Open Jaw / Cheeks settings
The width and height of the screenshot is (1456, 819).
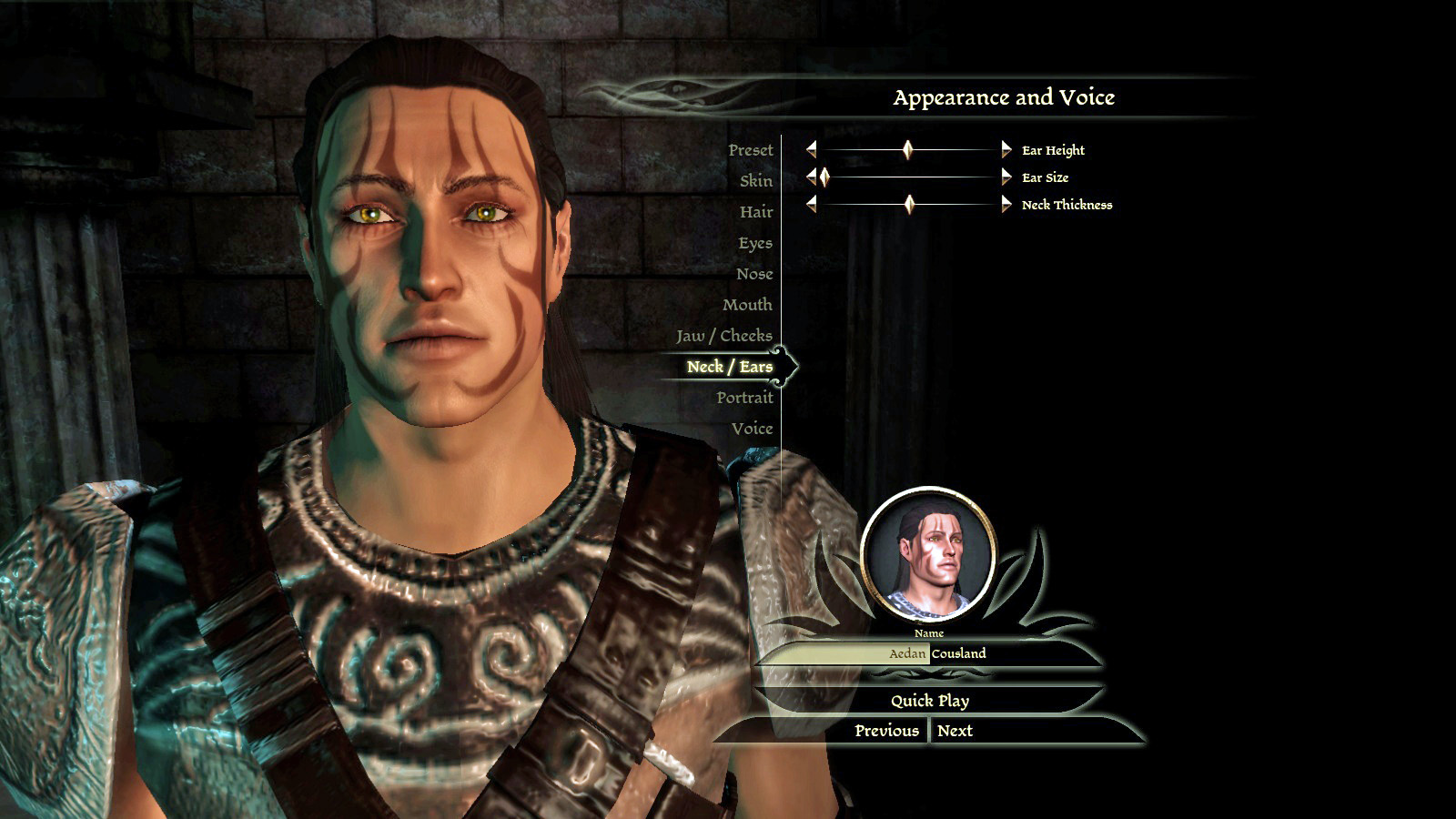[x=723, y=336]
